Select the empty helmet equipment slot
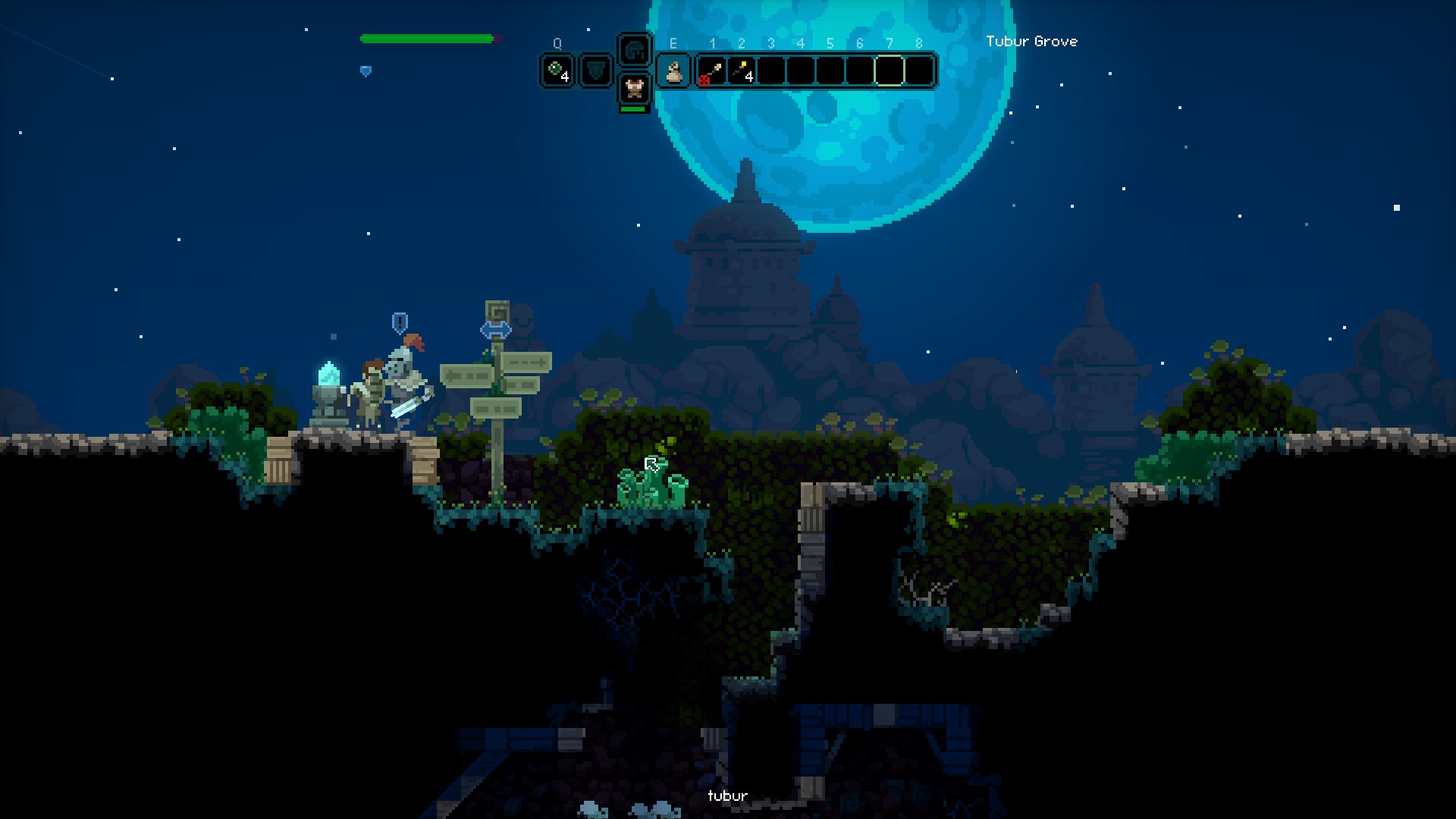 pos(634,51)
